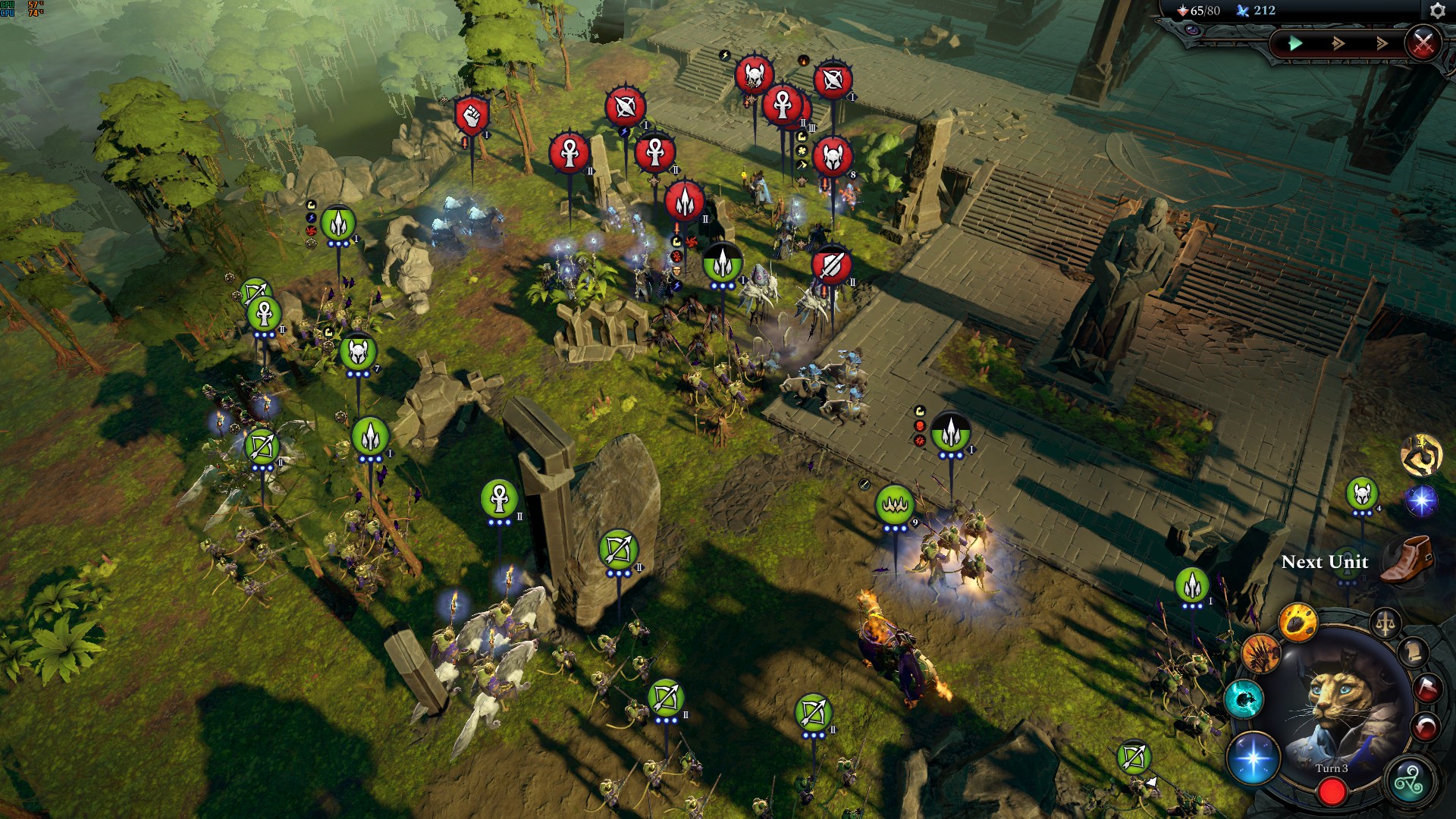This screenshot has width=1456, height=819.
Task: Open the large blue star orb beside portrait
Action: point(1254,758)
